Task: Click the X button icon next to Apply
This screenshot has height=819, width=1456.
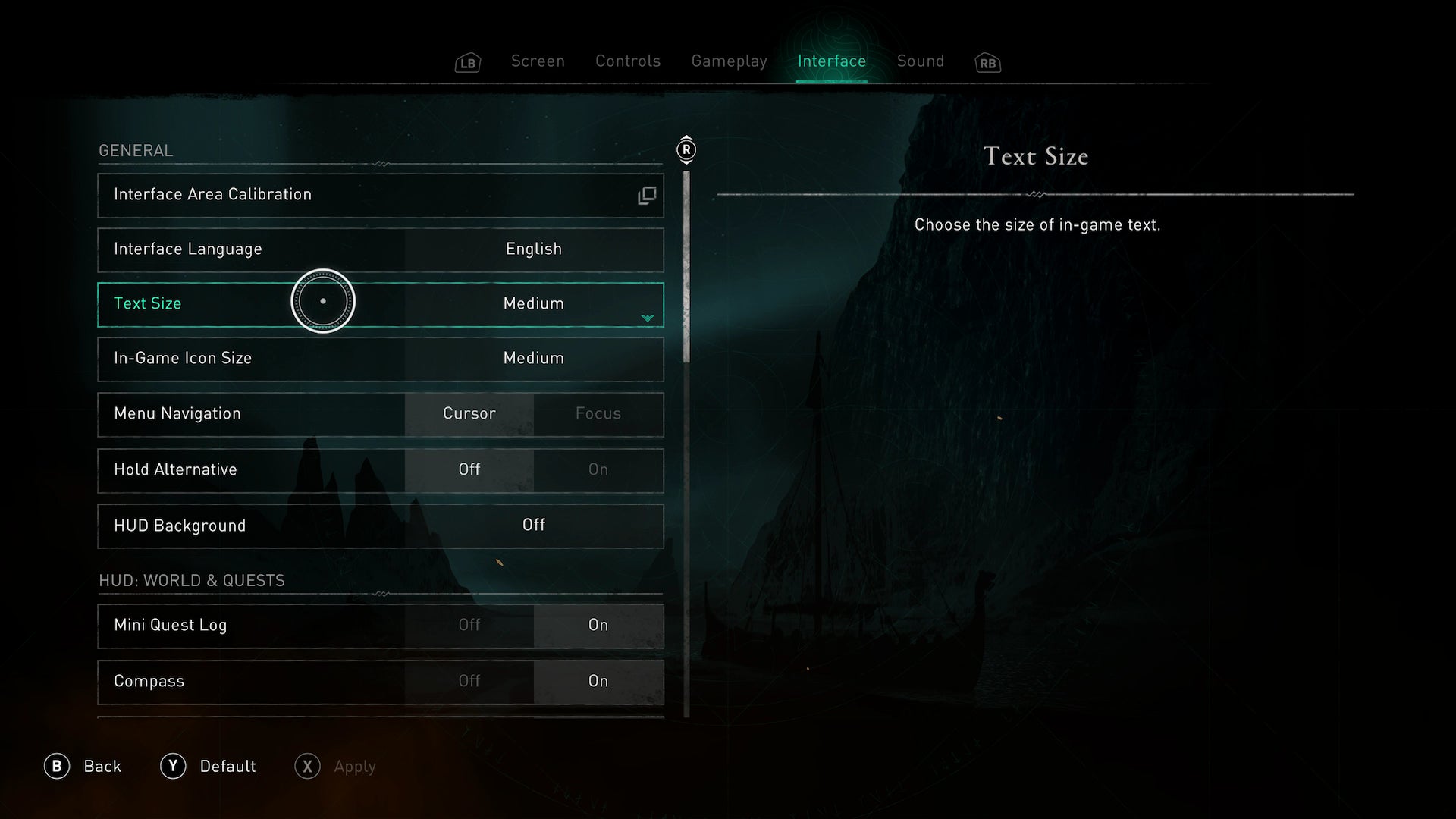Action: pos(307,767)
